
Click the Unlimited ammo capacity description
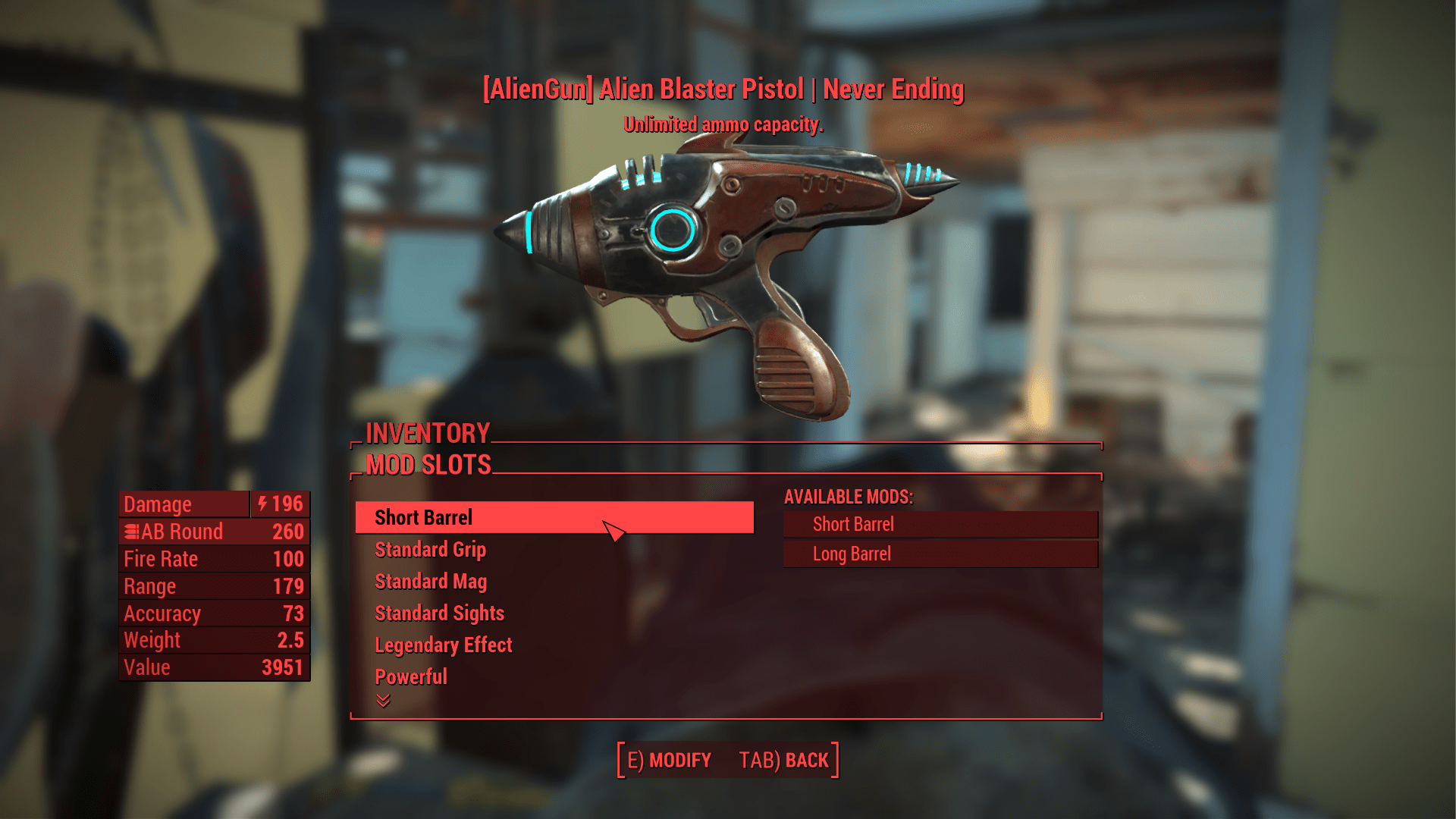(723, 124)
